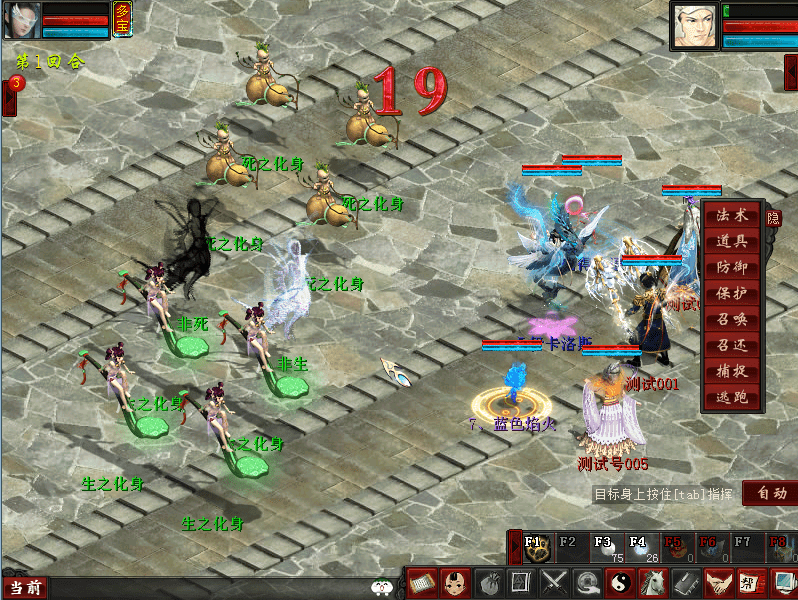Select 召还 (Recall) battle option
The width and height of the screenshot is (798, 600).
coord(731,345)
